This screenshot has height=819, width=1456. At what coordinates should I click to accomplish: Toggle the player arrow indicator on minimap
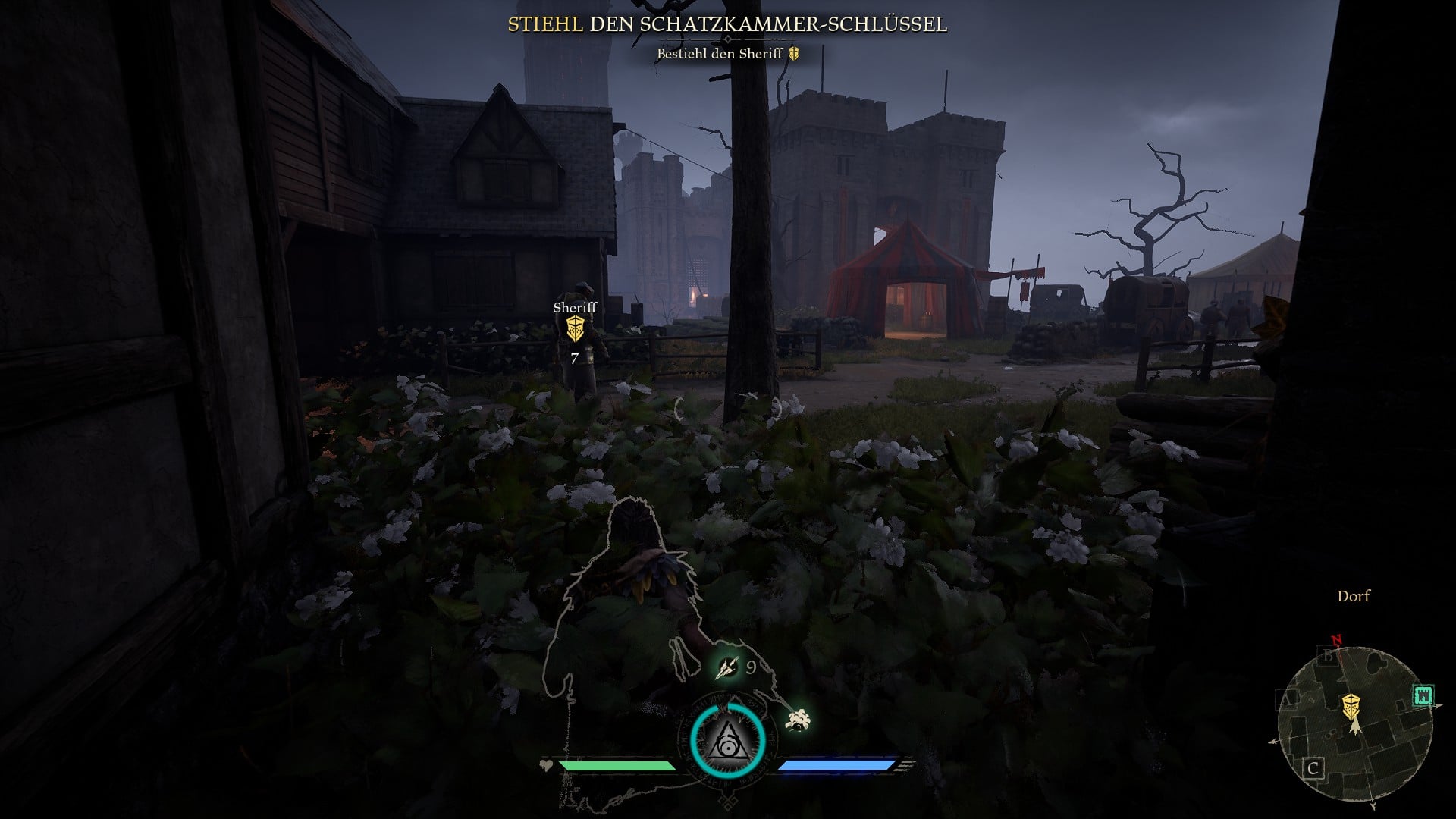(1355, 726)
